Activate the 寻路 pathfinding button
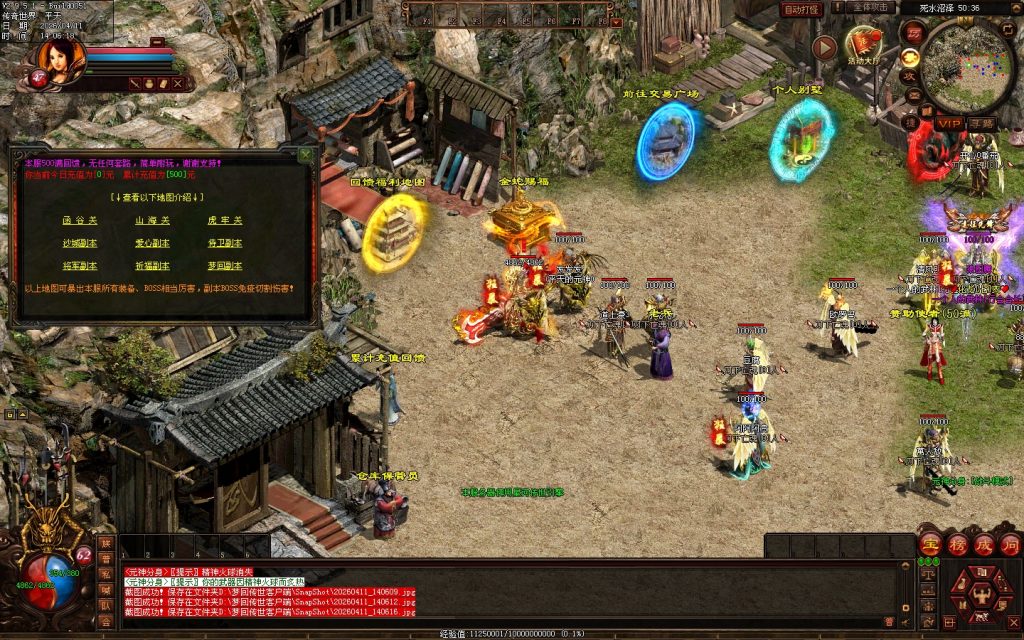The height and width of the screenshot is (640, 1024). pos(982,123)
